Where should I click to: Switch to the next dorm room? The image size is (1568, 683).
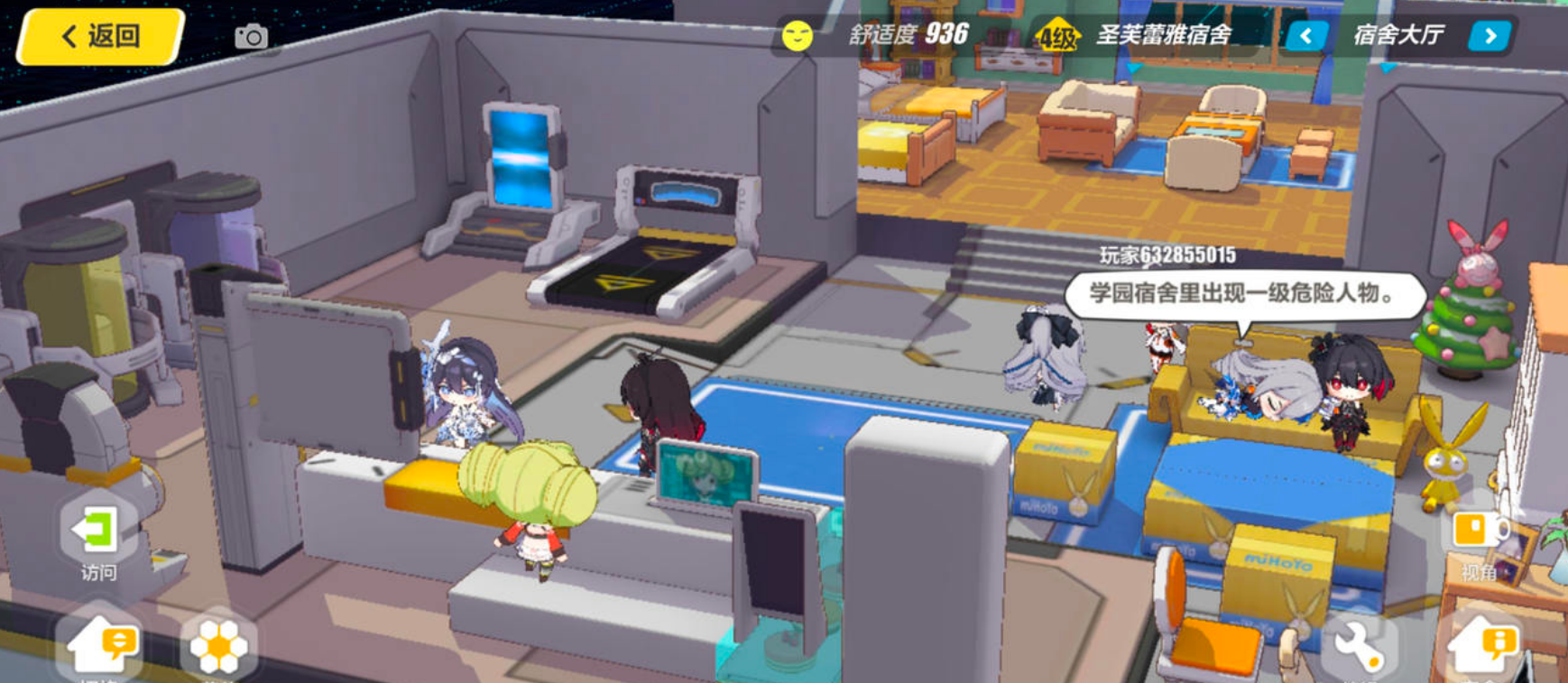pos(1490,36)
